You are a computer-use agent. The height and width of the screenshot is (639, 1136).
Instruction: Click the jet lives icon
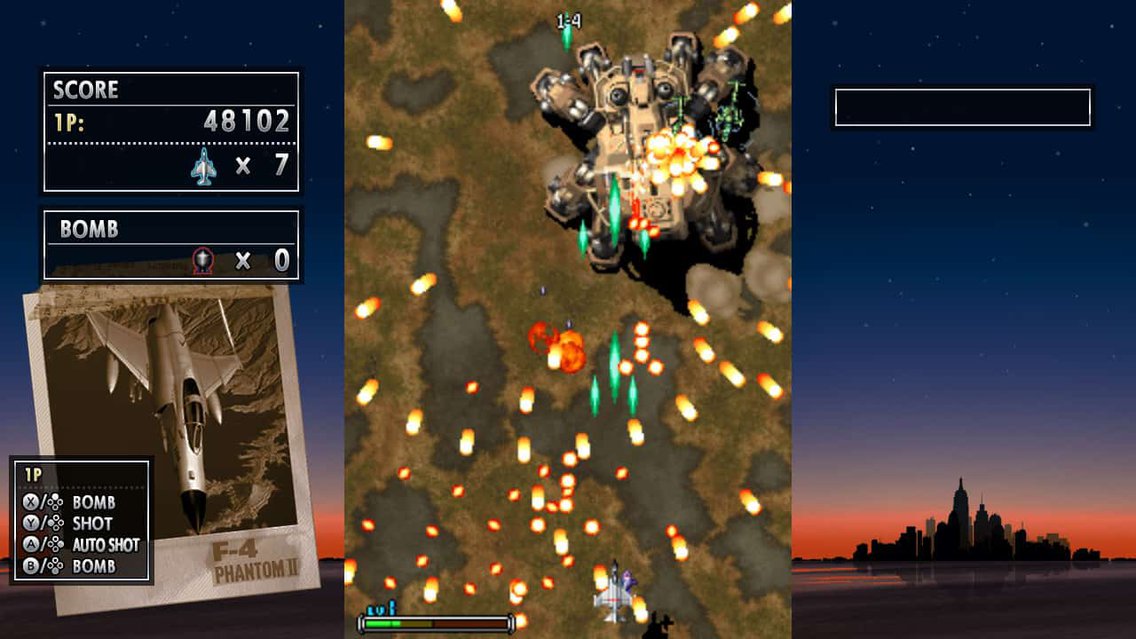[x=204, y=166]
